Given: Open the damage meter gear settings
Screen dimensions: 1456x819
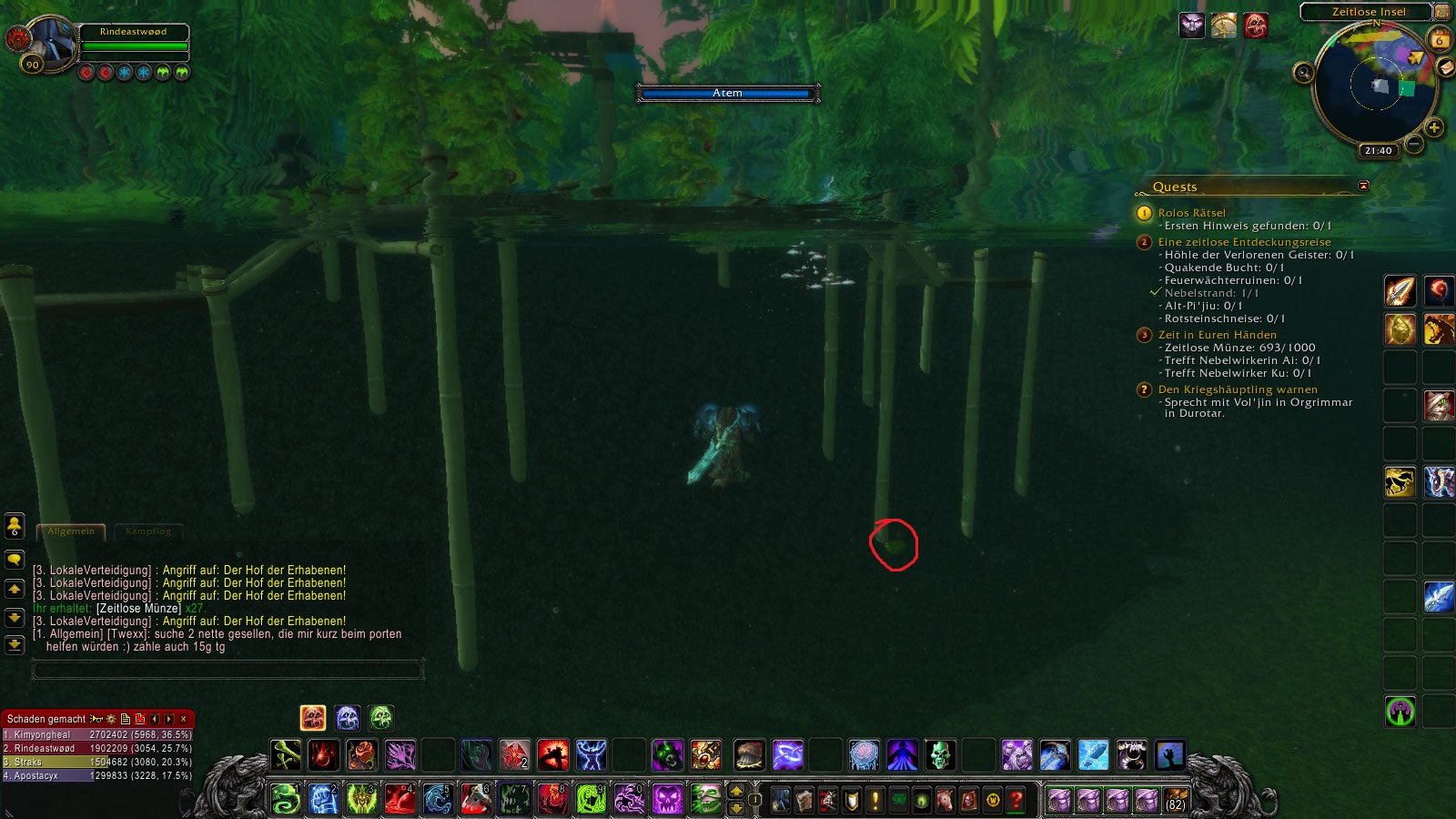Looking at the screenshot, I should (x=111, y=719).
